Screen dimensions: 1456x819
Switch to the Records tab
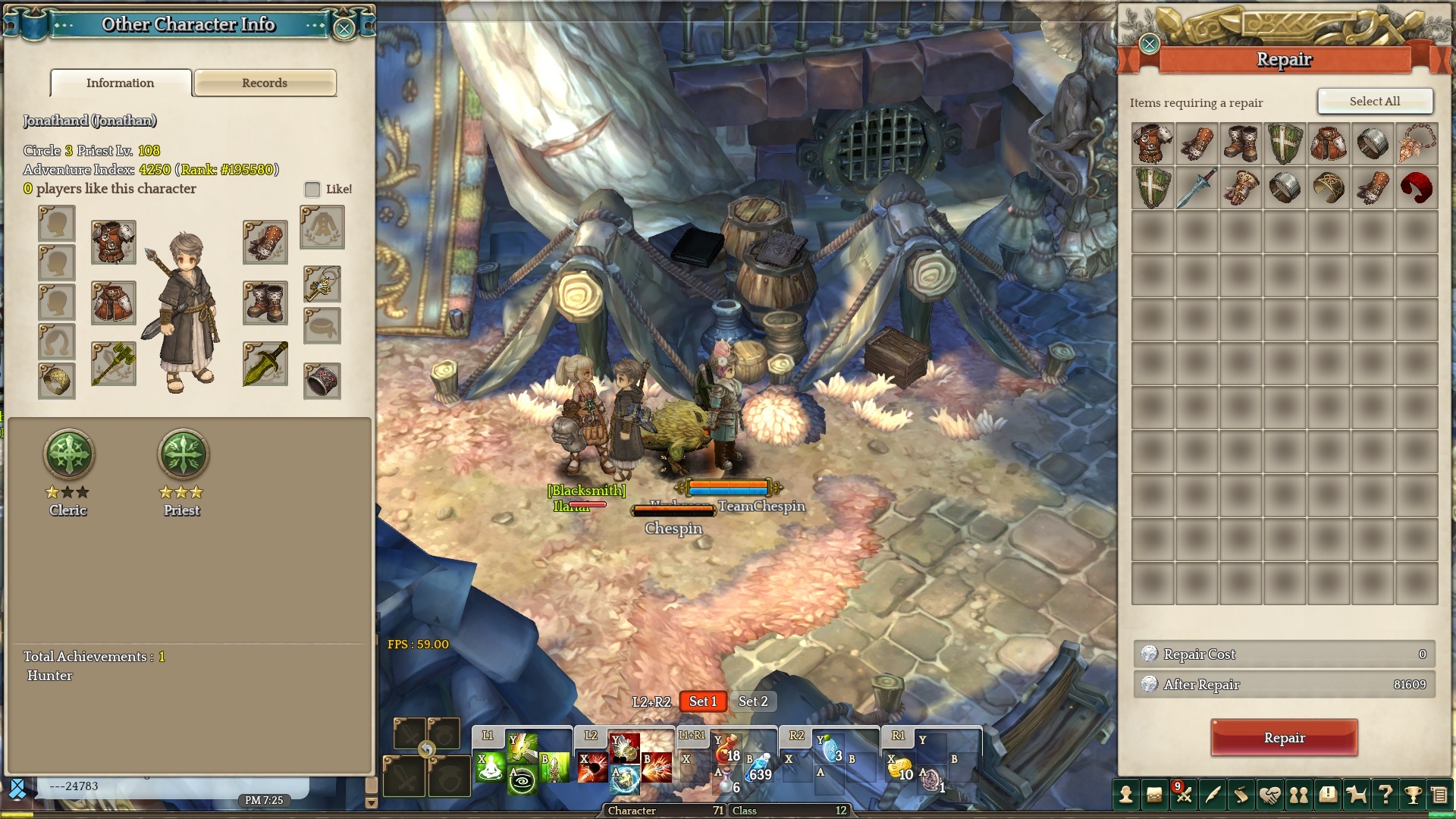(x=265, y=83)
